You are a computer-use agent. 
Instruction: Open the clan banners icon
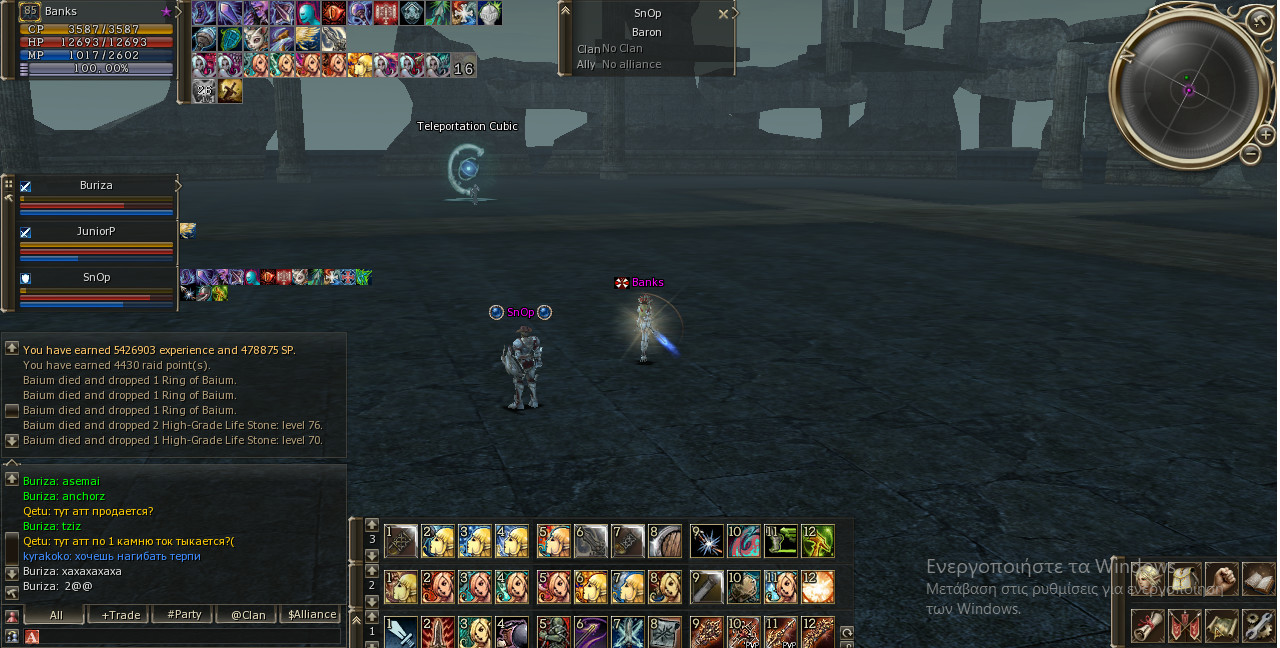[x=1186, y=626]
